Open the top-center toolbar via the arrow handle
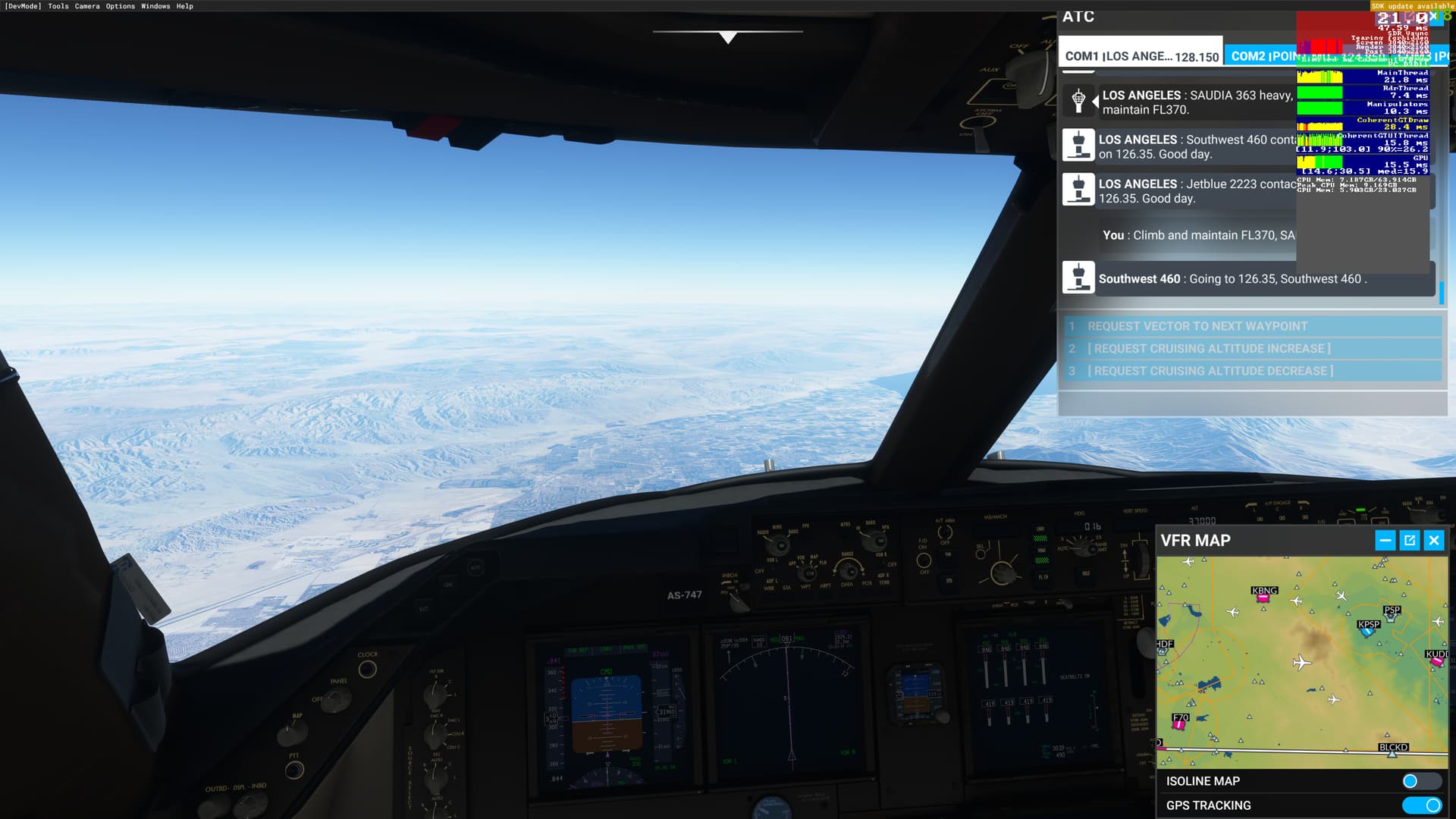 tap(726, 35)
